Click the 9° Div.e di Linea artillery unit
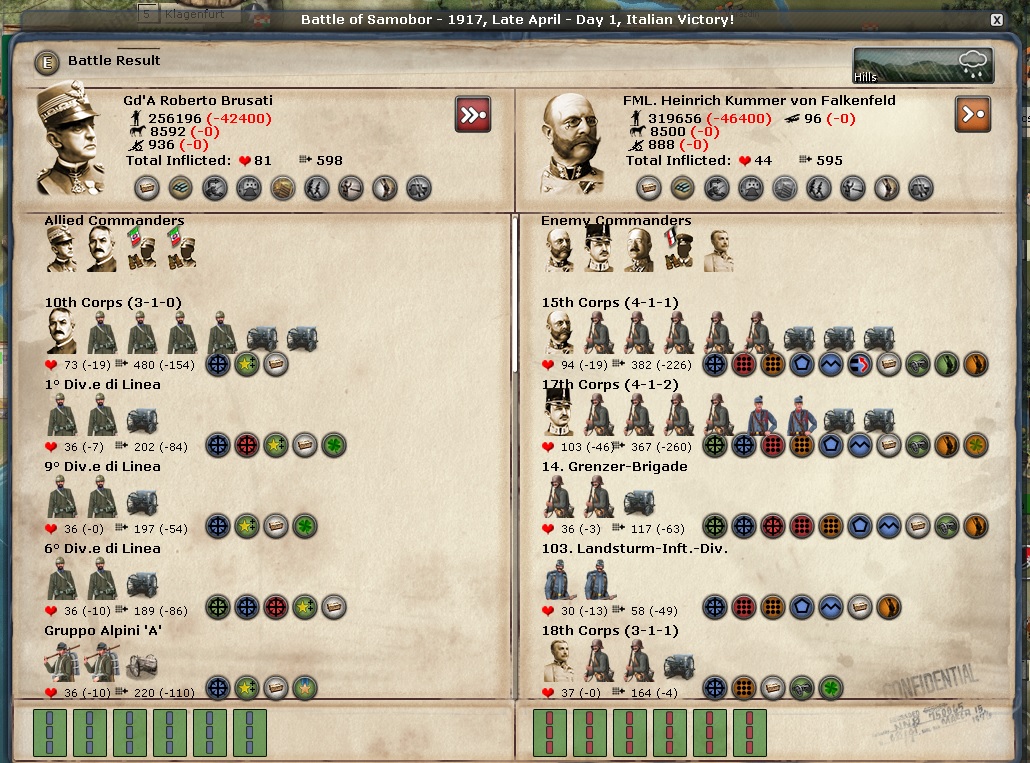The image size is (1030, 763). 141,497
